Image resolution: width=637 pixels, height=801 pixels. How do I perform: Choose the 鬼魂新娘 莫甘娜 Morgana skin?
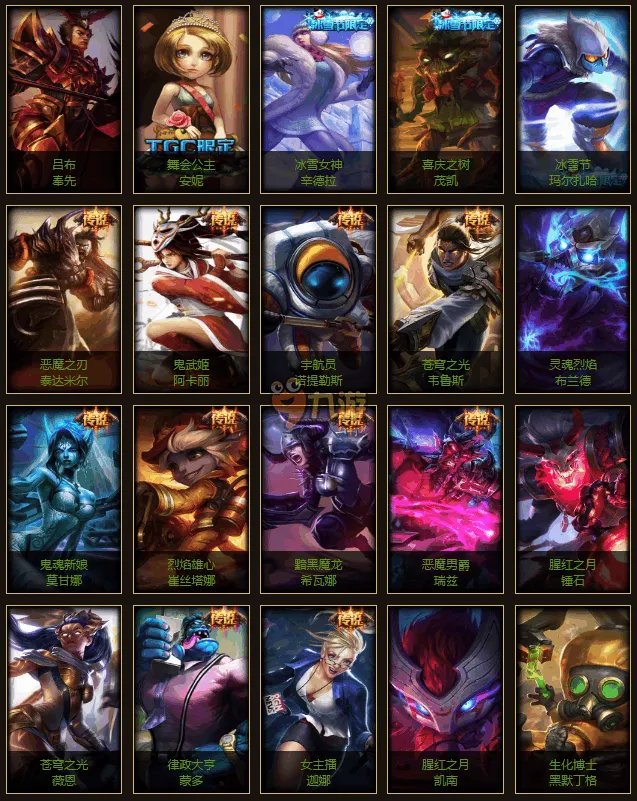64,498
